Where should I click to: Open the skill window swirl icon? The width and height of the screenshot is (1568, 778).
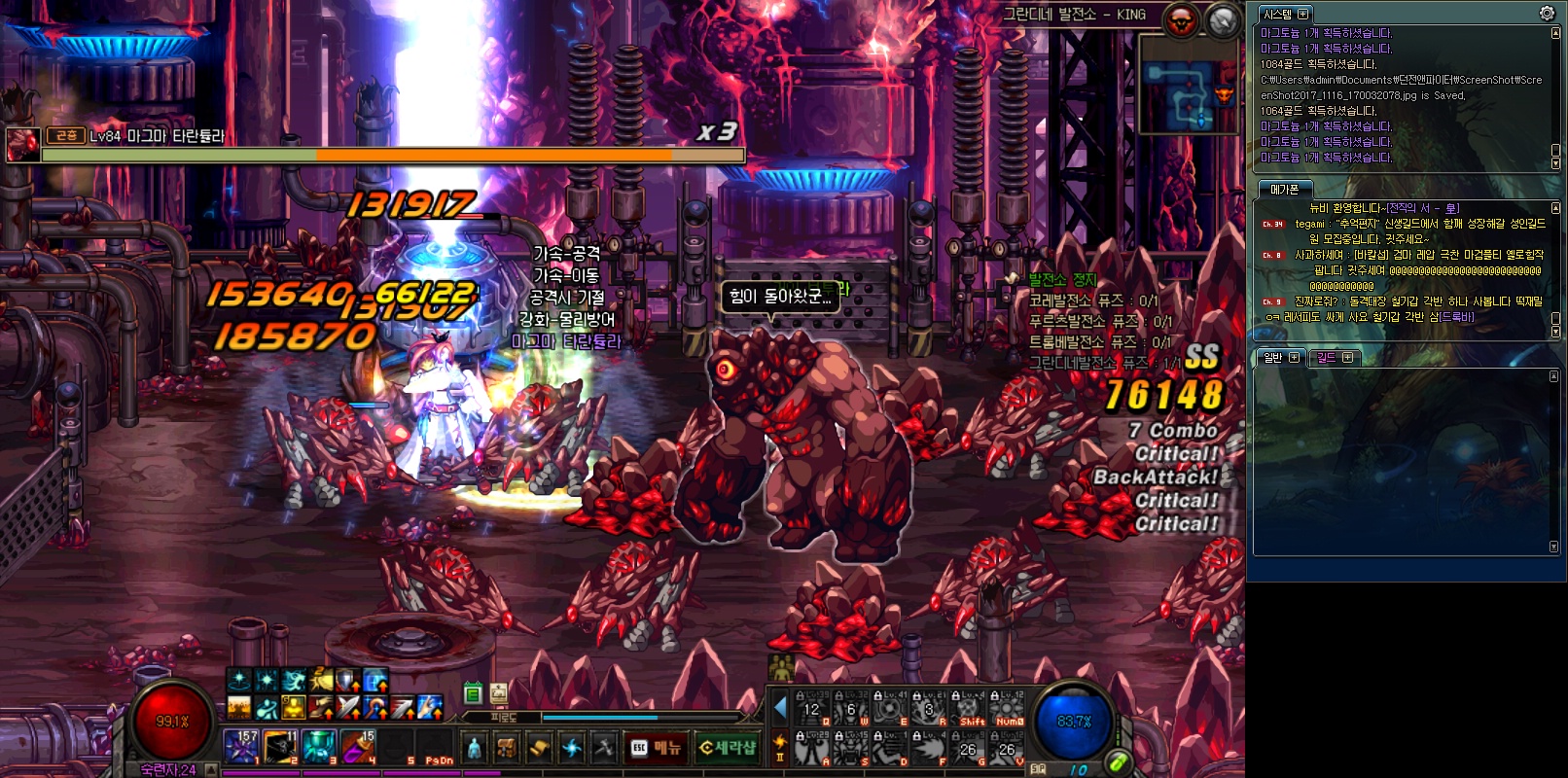click(572, 747)
